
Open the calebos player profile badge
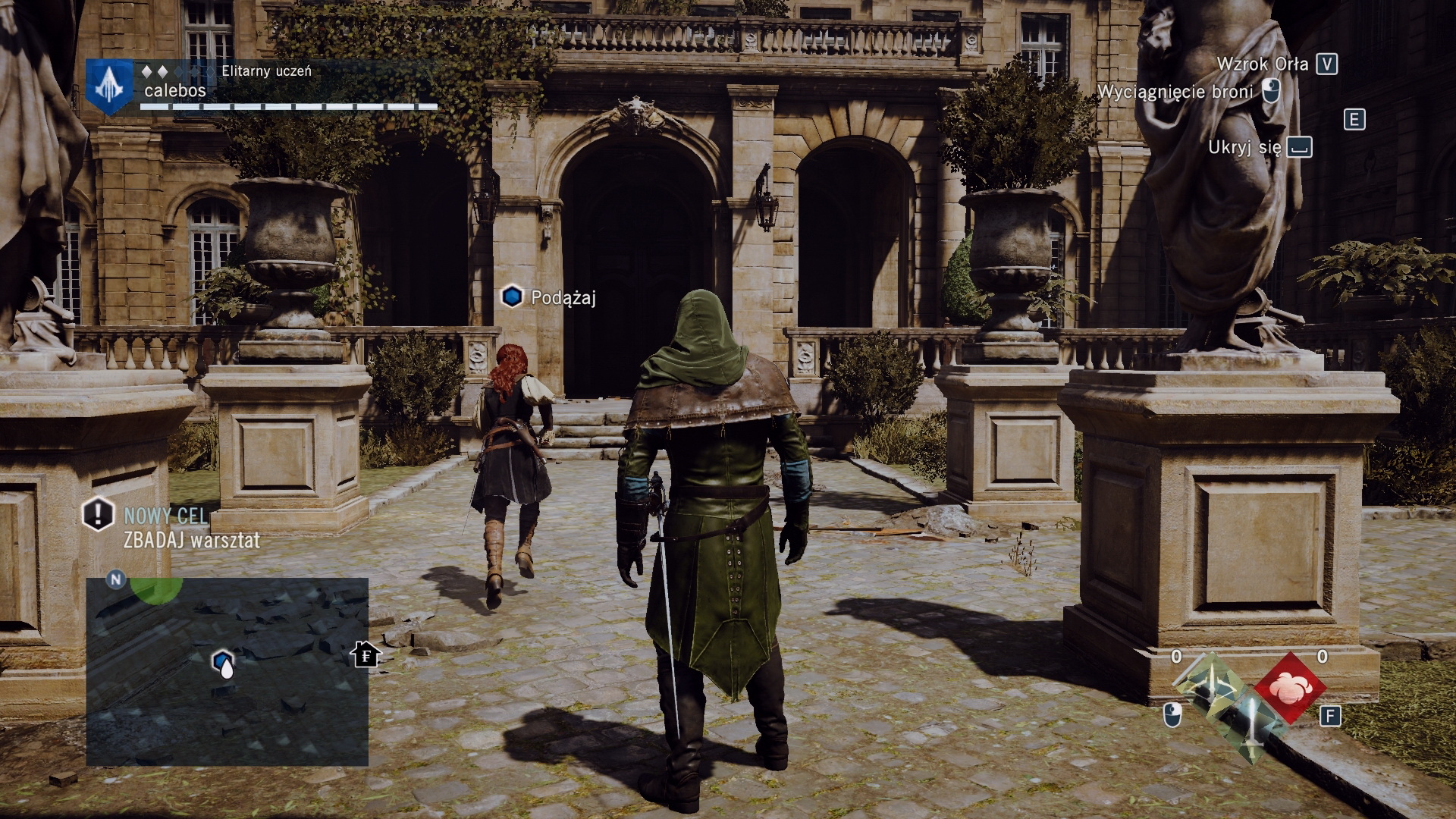[110, 86]
